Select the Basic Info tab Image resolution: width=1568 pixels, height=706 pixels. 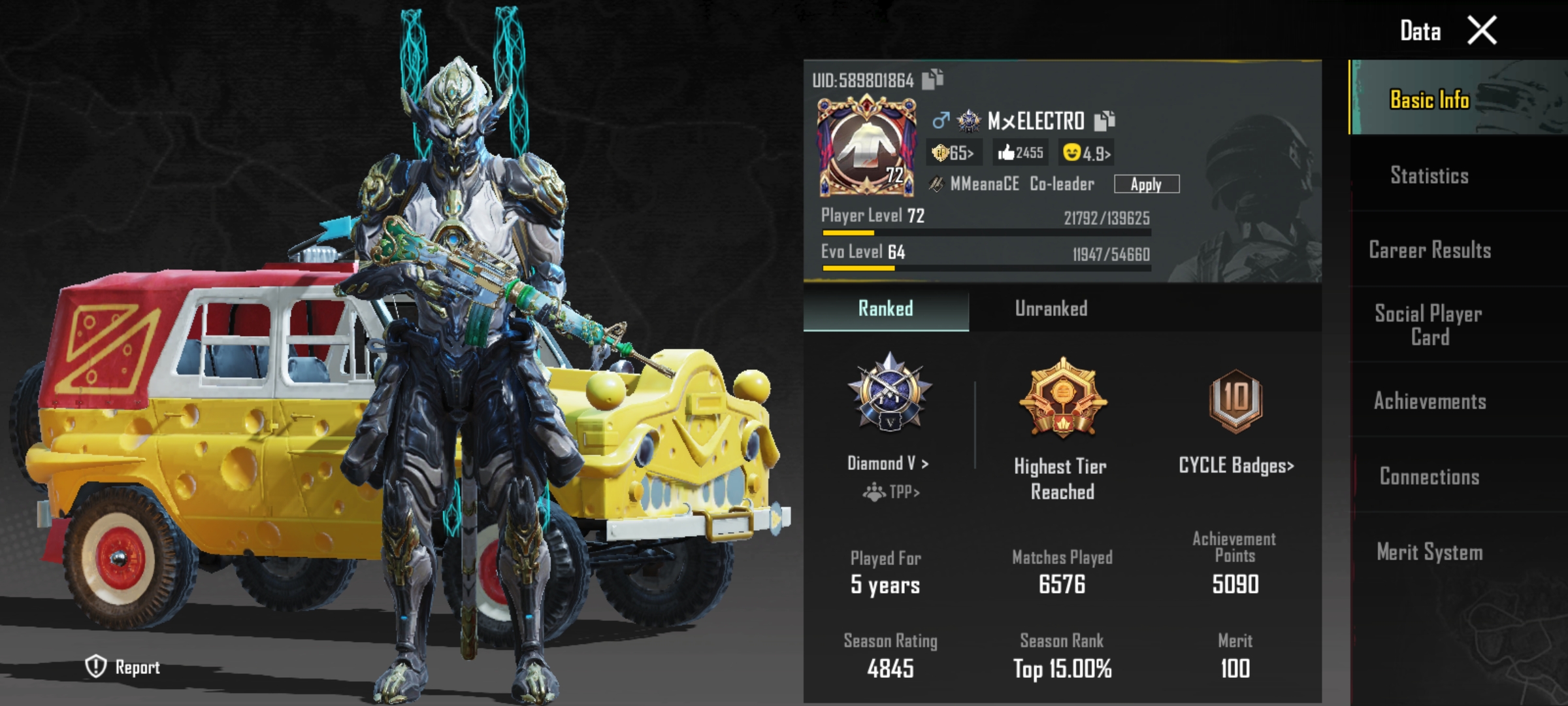(1429, 99)
